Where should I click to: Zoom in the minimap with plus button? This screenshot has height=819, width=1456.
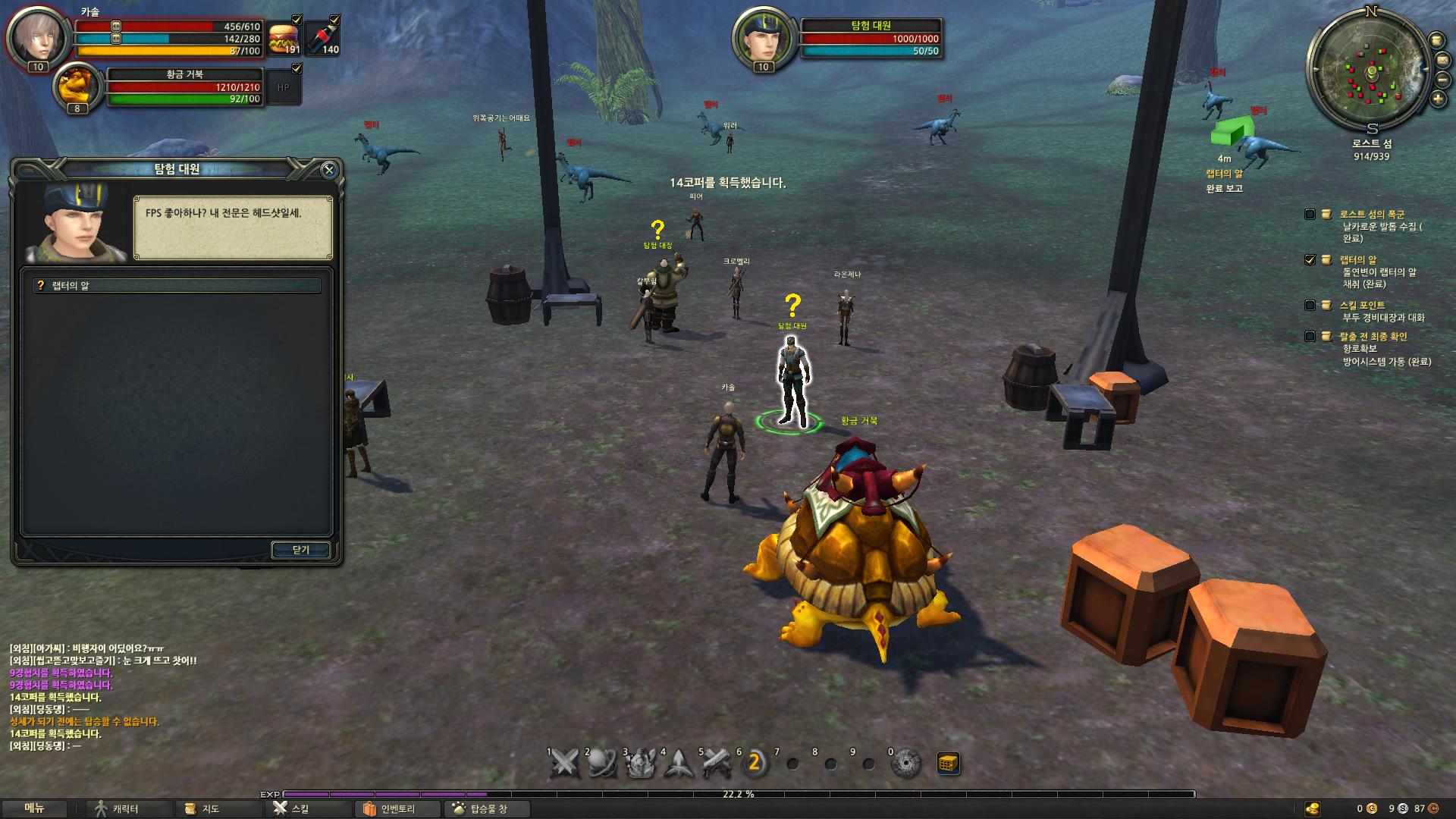[x=1438, y=99]
